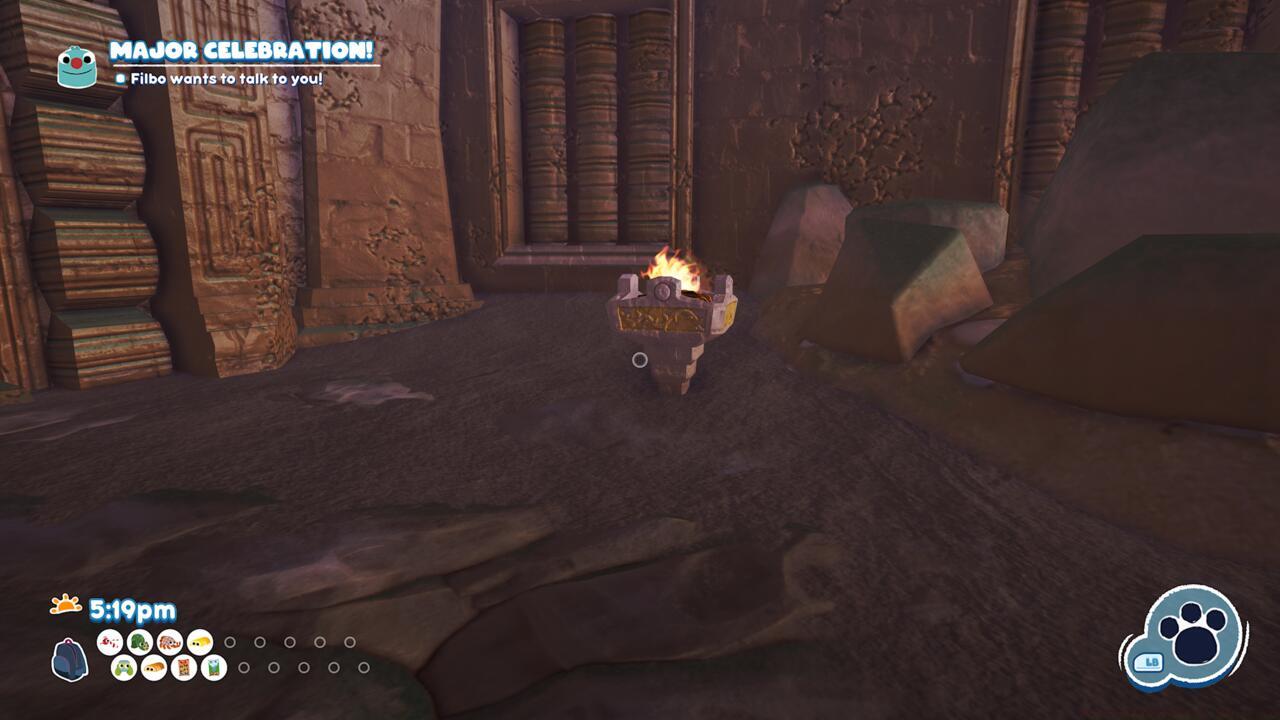Click Filbo's avatar on the quest banner
Viewport: 1280px width, 720px height.
click(74, 66)
